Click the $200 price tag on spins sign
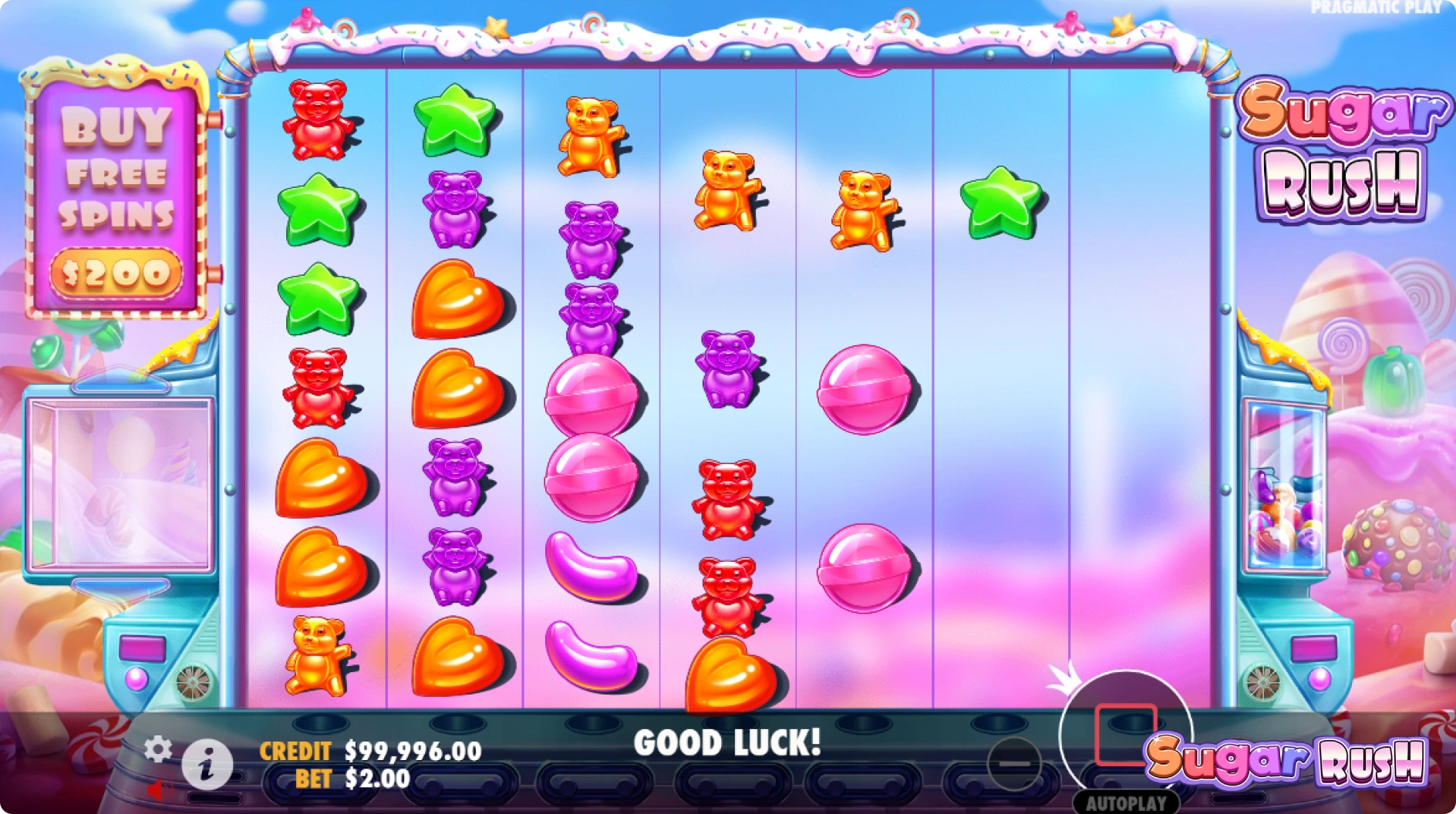The height and width of the screenshot is (814, 1456). pyautogui.click(x=116, y=270)
